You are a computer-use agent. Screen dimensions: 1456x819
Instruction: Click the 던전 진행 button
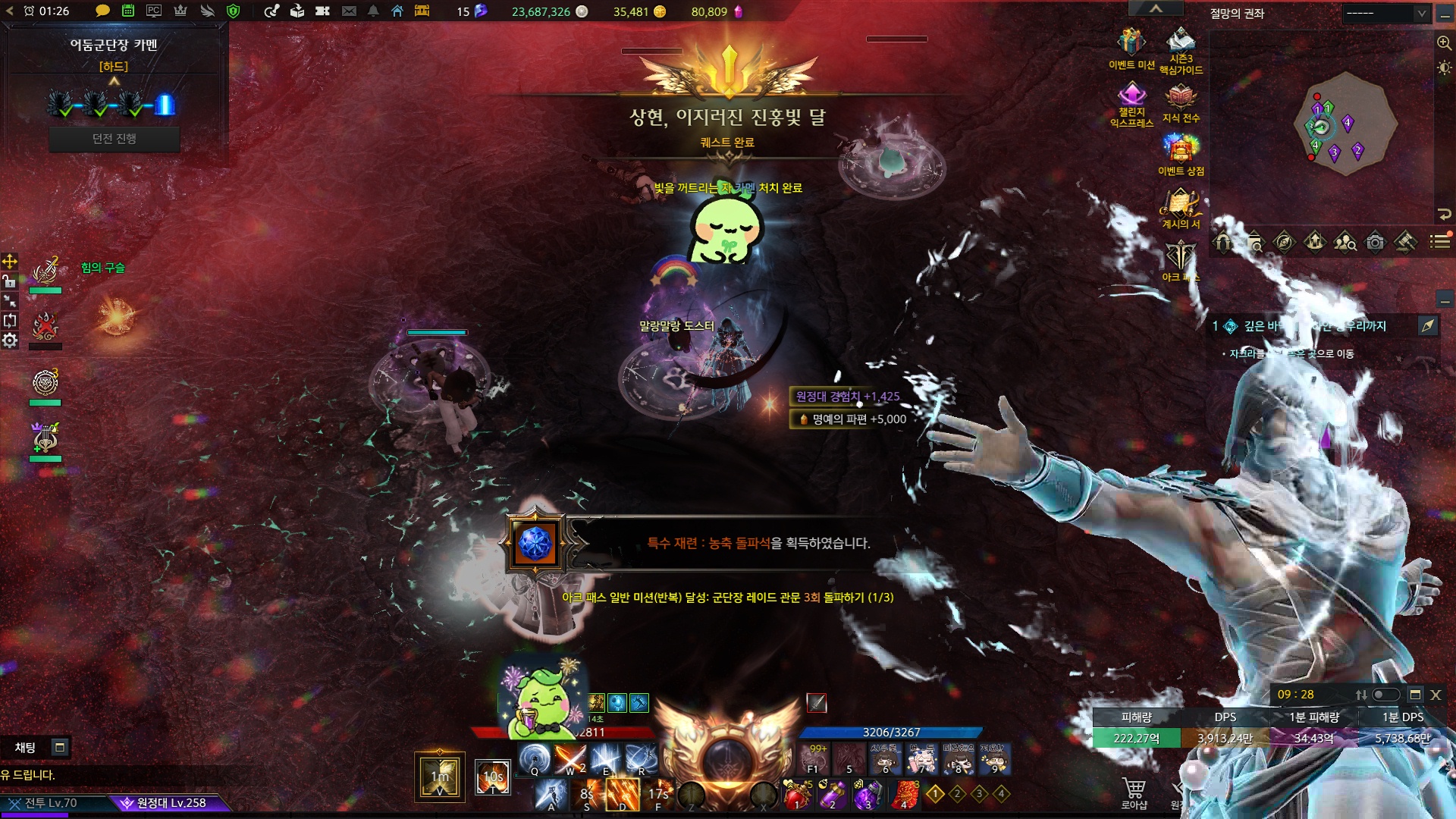coord(115,139)
